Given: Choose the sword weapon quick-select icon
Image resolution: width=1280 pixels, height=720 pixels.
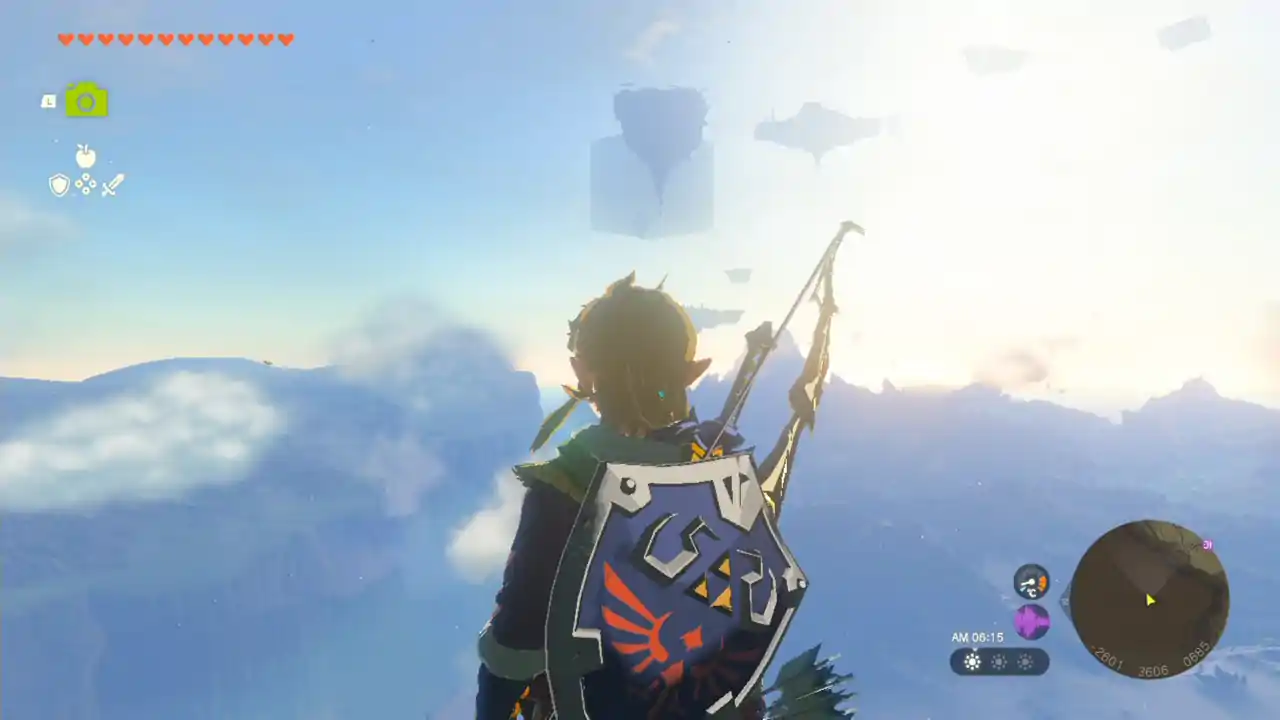Looking at the screenshot, I should [x=112, y=185].
